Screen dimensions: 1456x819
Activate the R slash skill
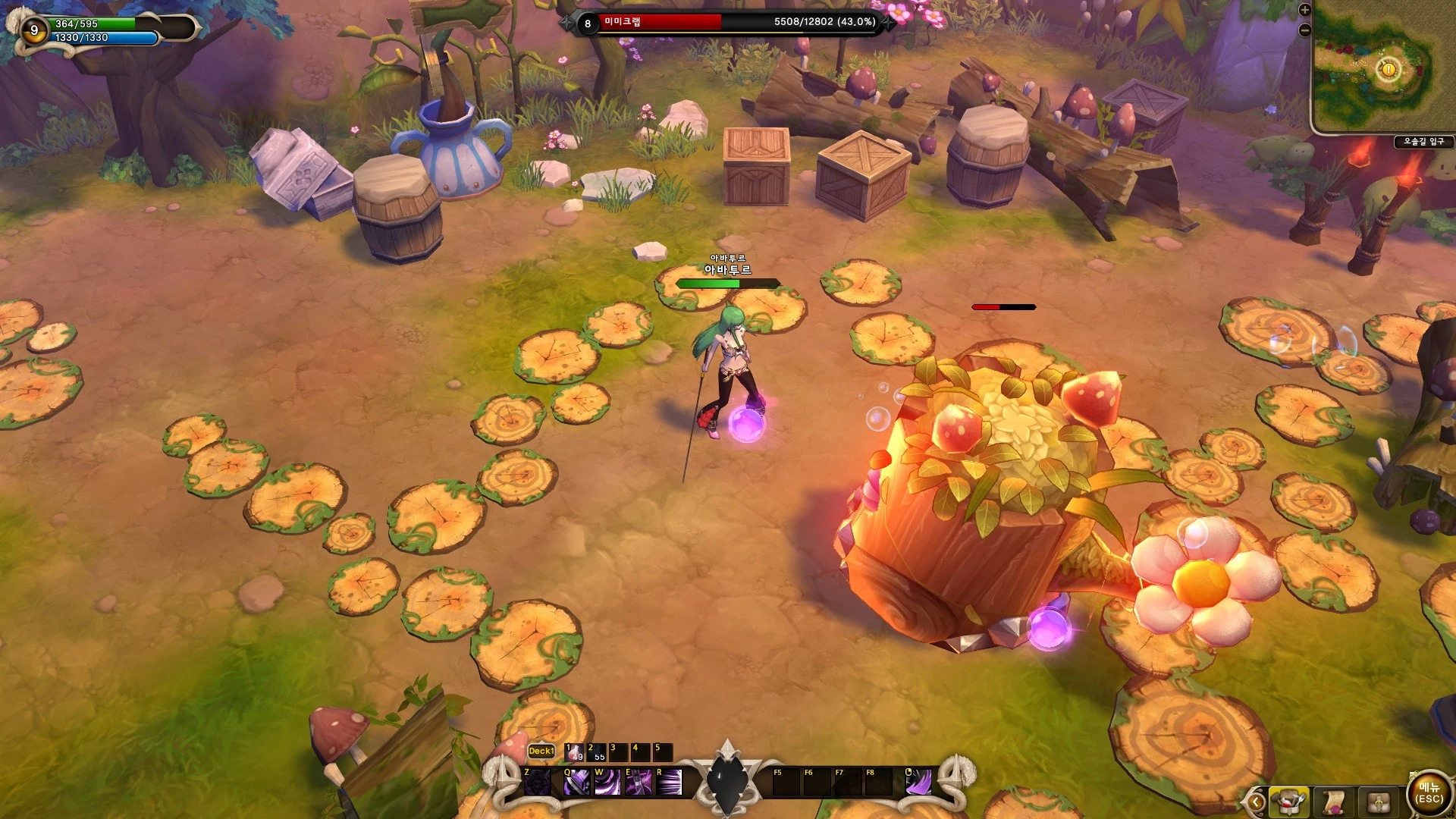[669, 782]
